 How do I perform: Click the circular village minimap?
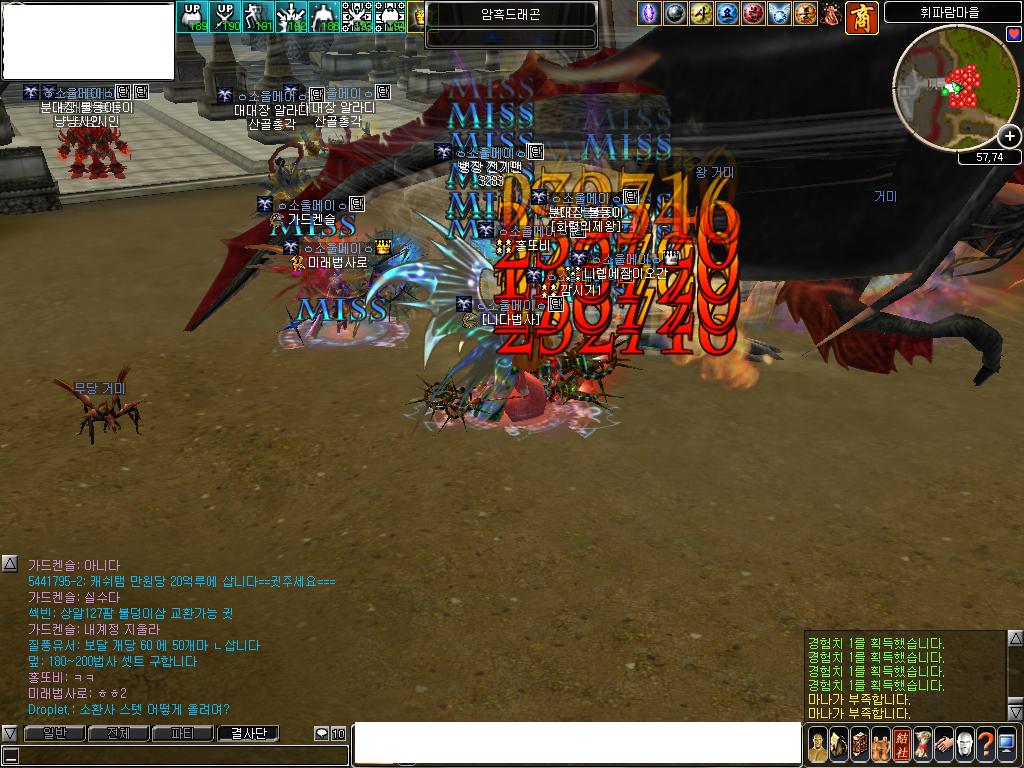coord(955,87)
